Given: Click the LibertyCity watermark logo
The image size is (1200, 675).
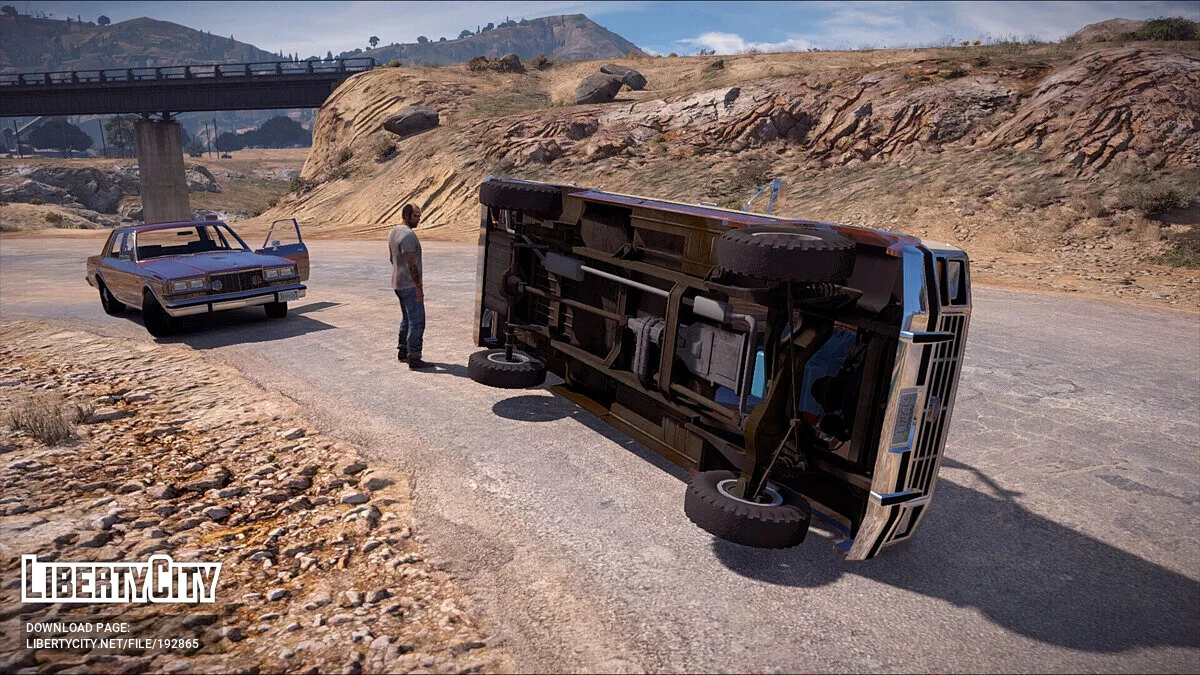Looking at the screenshot, I should (121, 580).
